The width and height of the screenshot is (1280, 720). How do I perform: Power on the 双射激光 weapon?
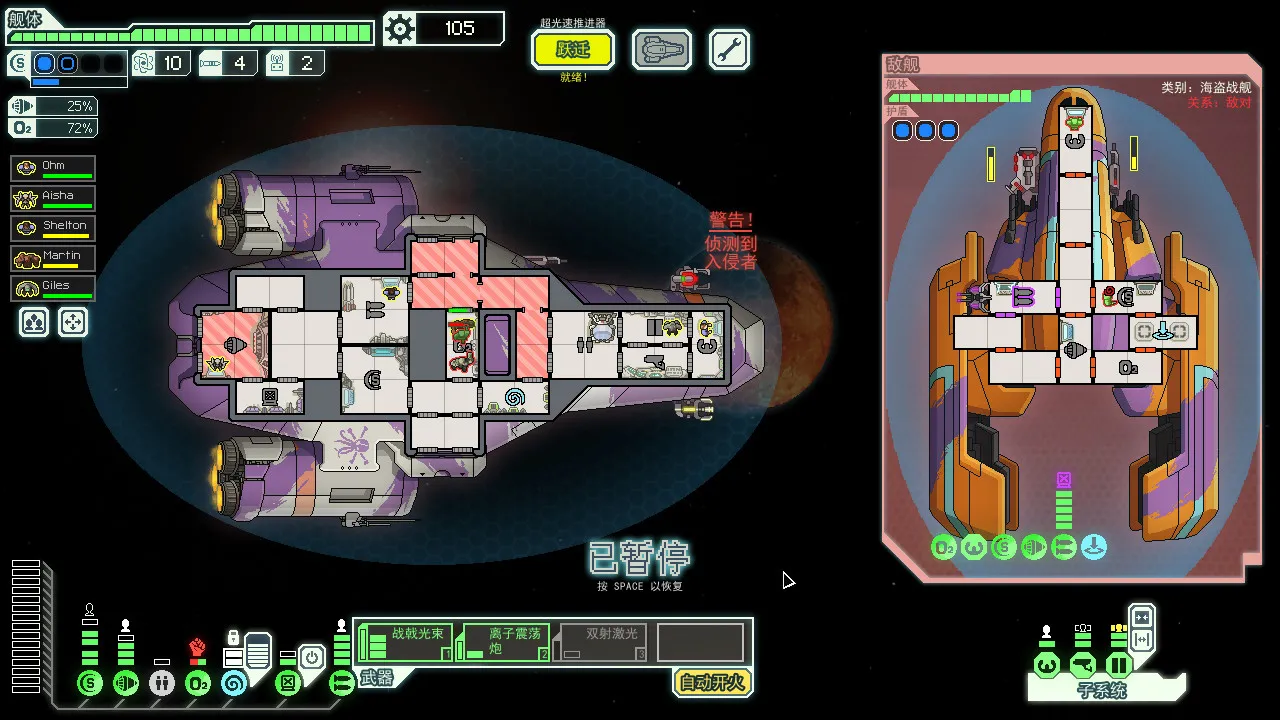tap(600, 641)
